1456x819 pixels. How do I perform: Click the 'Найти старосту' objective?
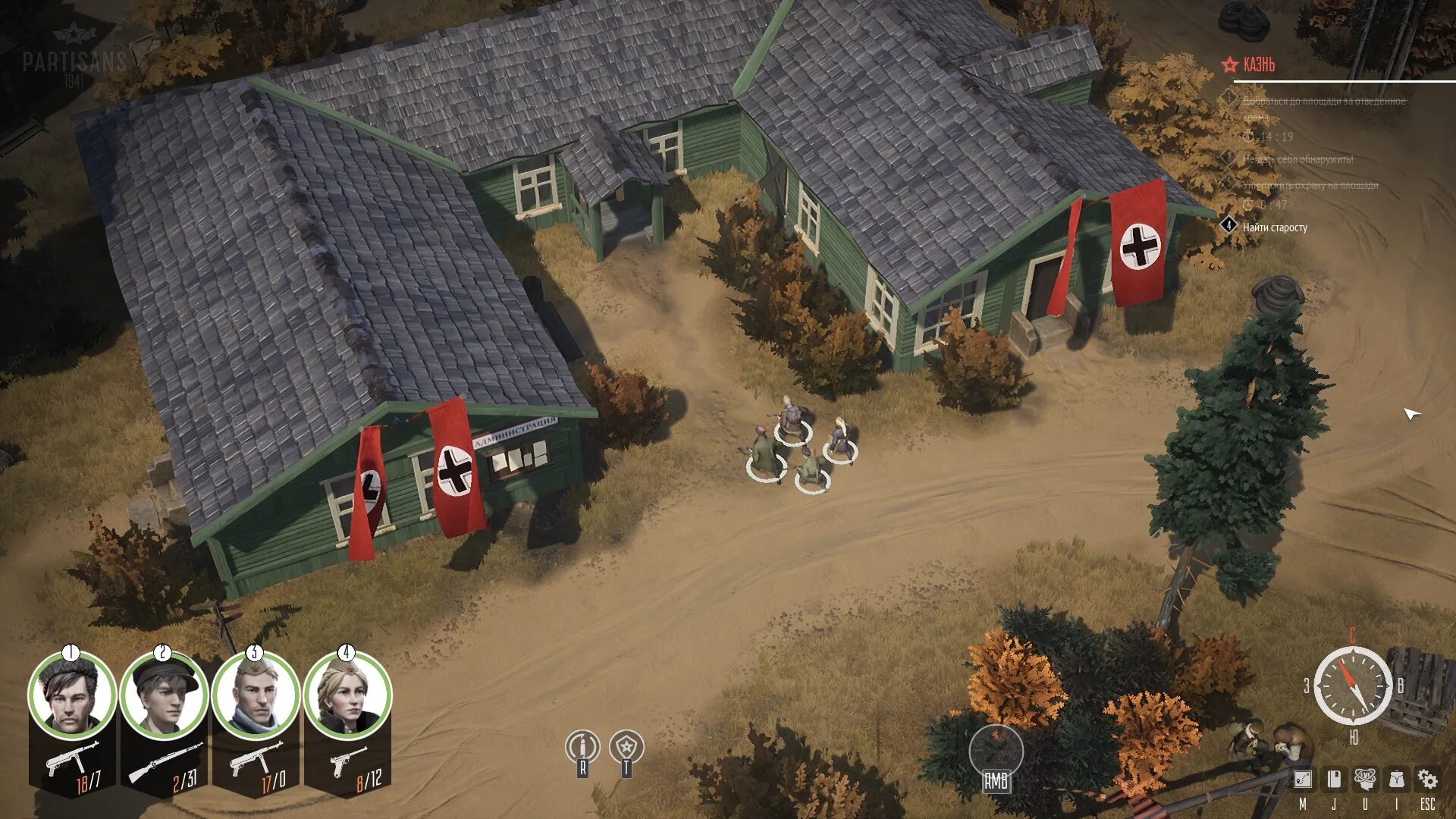click(1275, 227)
